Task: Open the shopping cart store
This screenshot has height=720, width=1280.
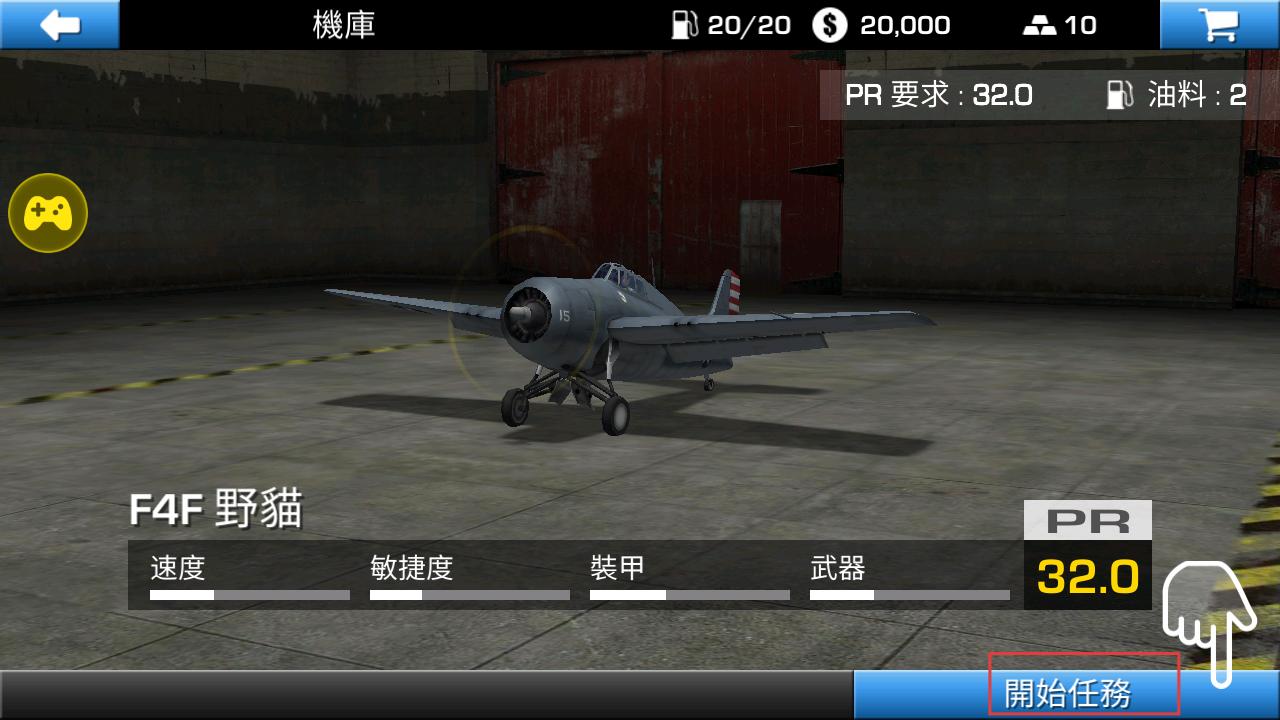Action: point(1219,24)
